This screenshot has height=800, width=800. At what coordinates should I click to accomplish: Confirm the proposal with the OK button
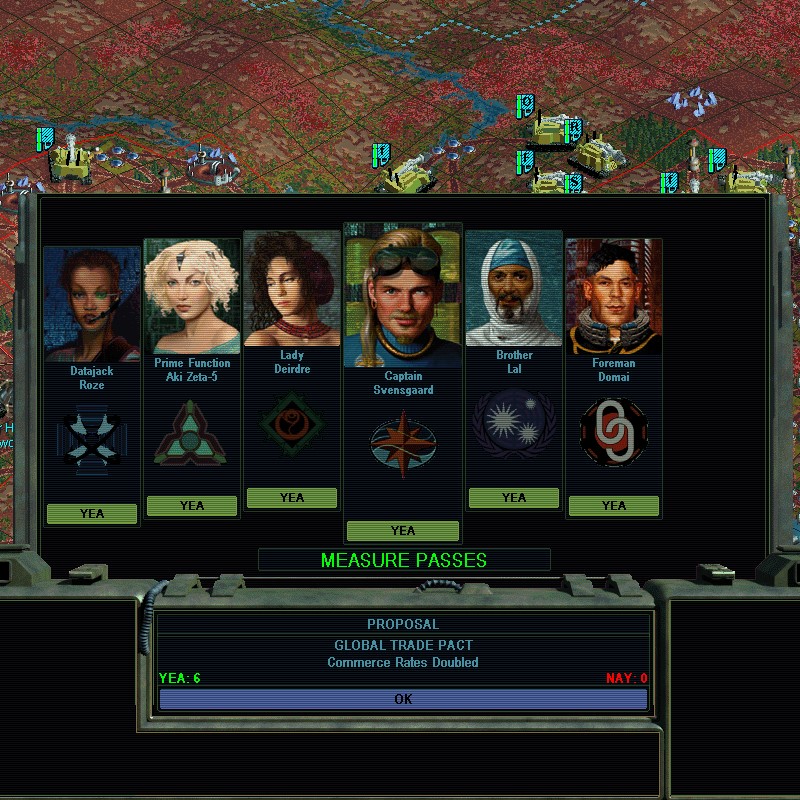403,699
